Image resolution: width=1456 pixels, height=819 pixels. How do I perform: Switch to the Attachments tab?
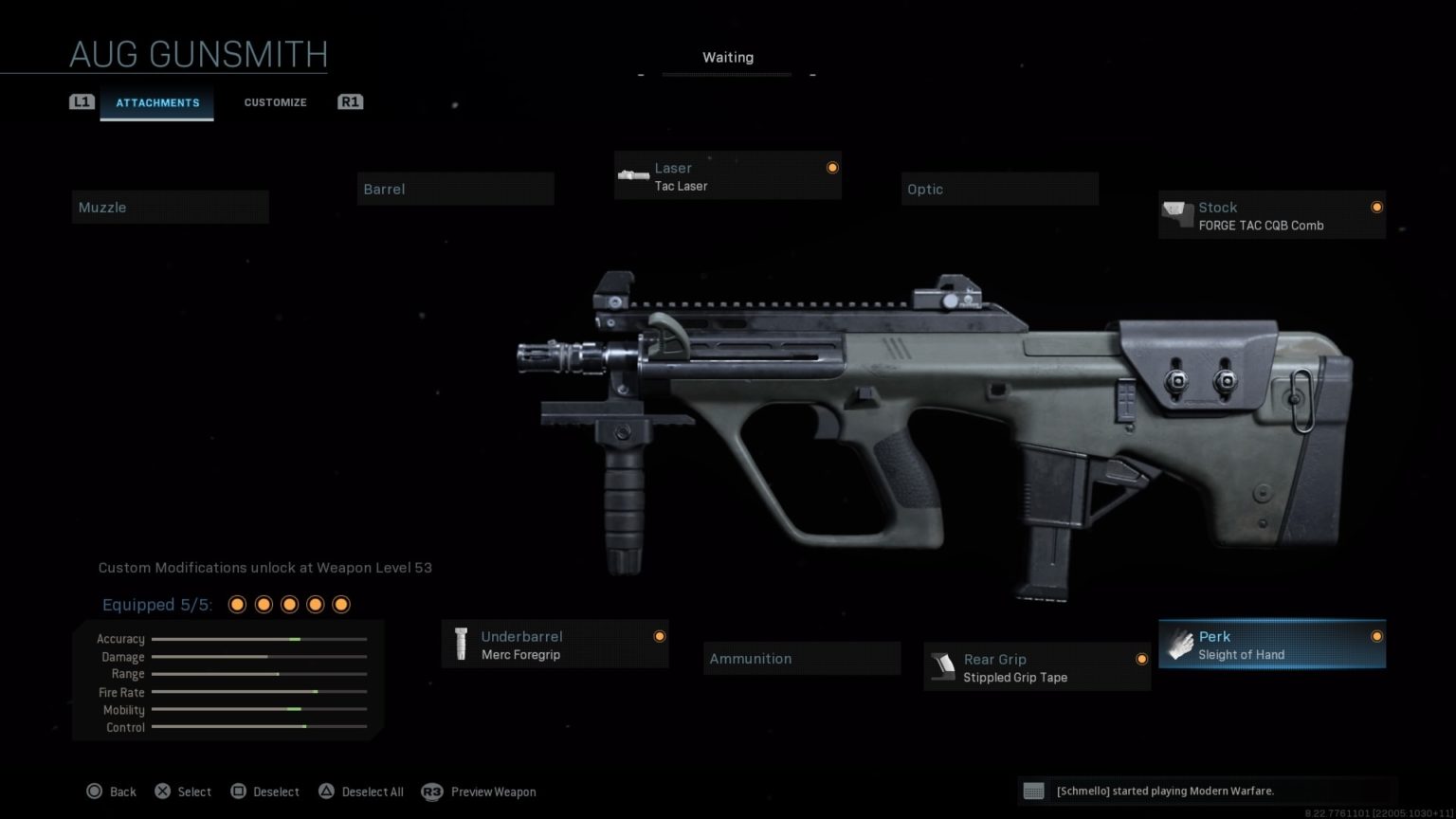click(x=157, y=102)
